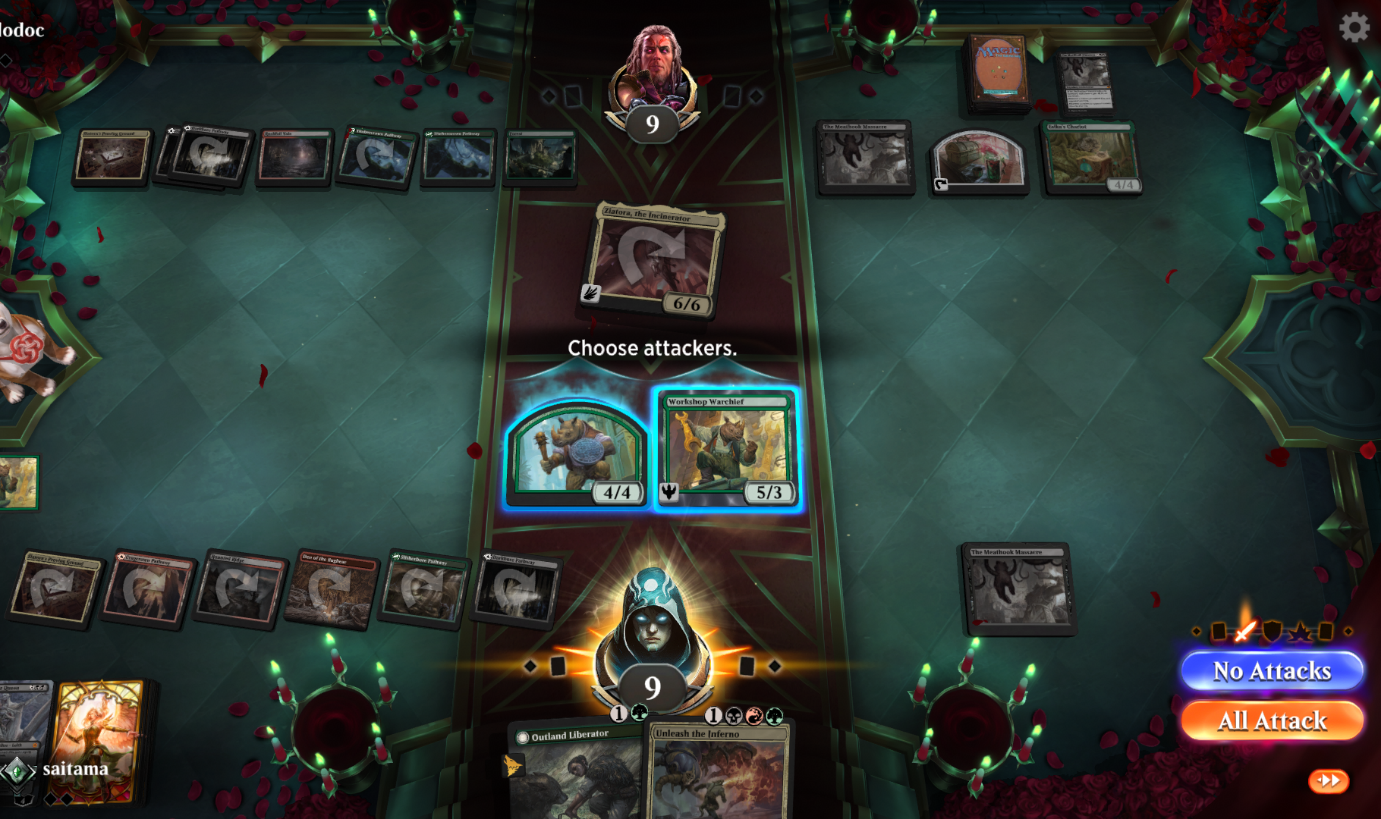Pick Unleash the Inferno from your hand
Screen dimensions: 1381x819
pyautogui.click(x=718, y=772)
